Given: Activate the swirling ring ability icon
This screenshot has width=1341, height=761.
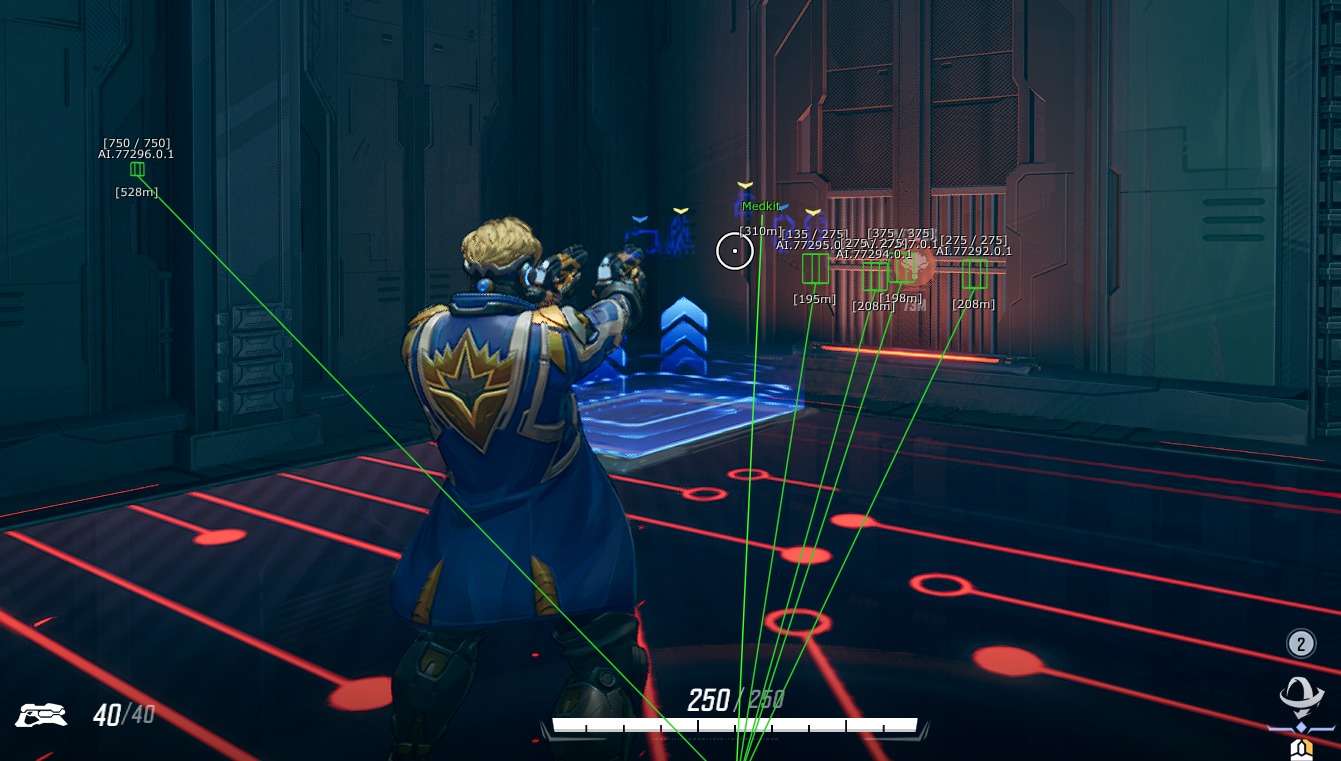Looking at the screenshot, I should (1301, 693).
